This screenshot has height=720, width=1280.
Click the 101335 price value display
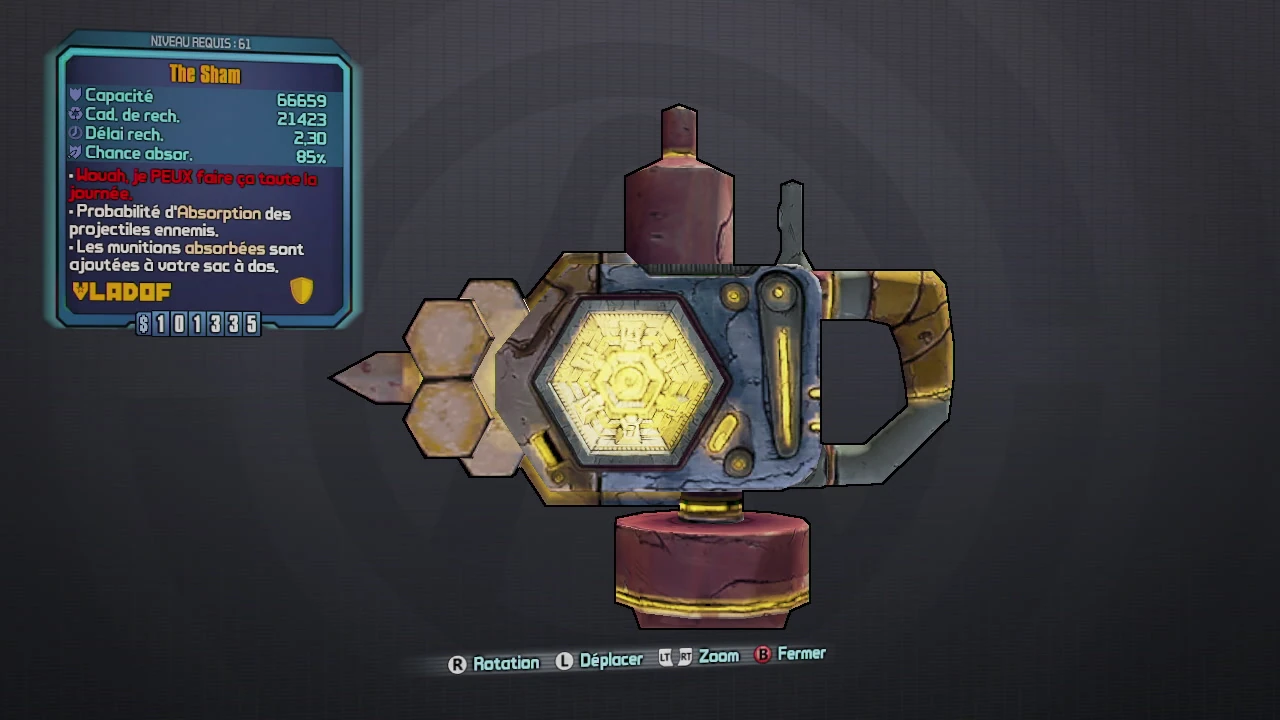(206, 324)
